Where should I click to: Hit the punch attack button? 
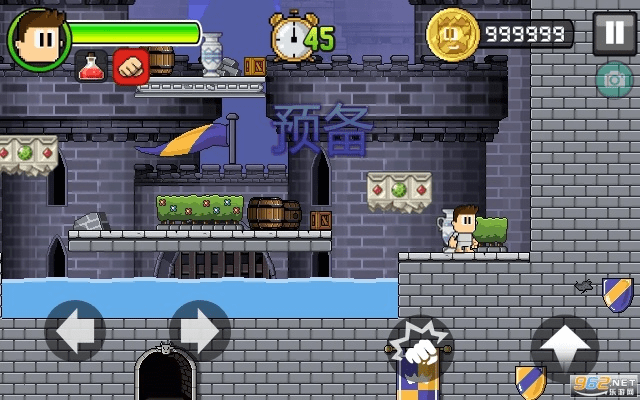(421, 349)
